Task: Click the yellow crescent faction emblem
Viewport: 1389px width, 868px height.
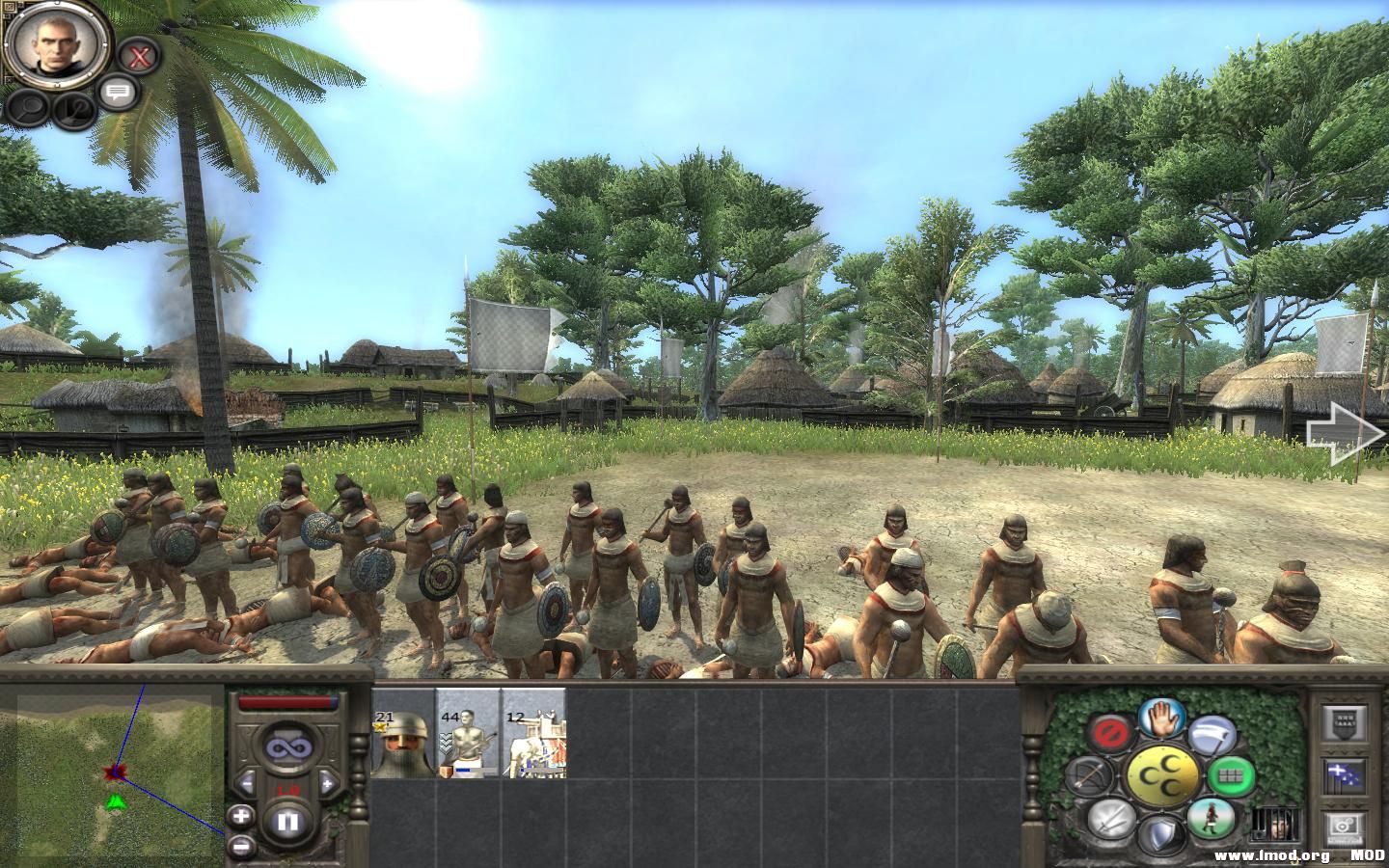Action: pos(1162,775)
